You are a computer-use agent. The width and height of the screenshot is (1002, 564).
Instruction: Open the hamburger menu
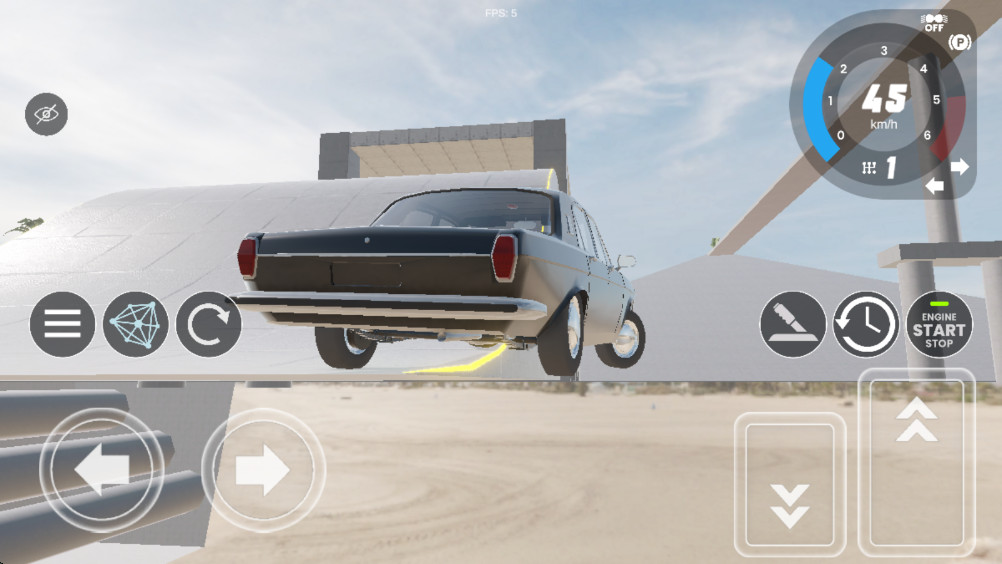pyautogui.click(x=62, y=324)
